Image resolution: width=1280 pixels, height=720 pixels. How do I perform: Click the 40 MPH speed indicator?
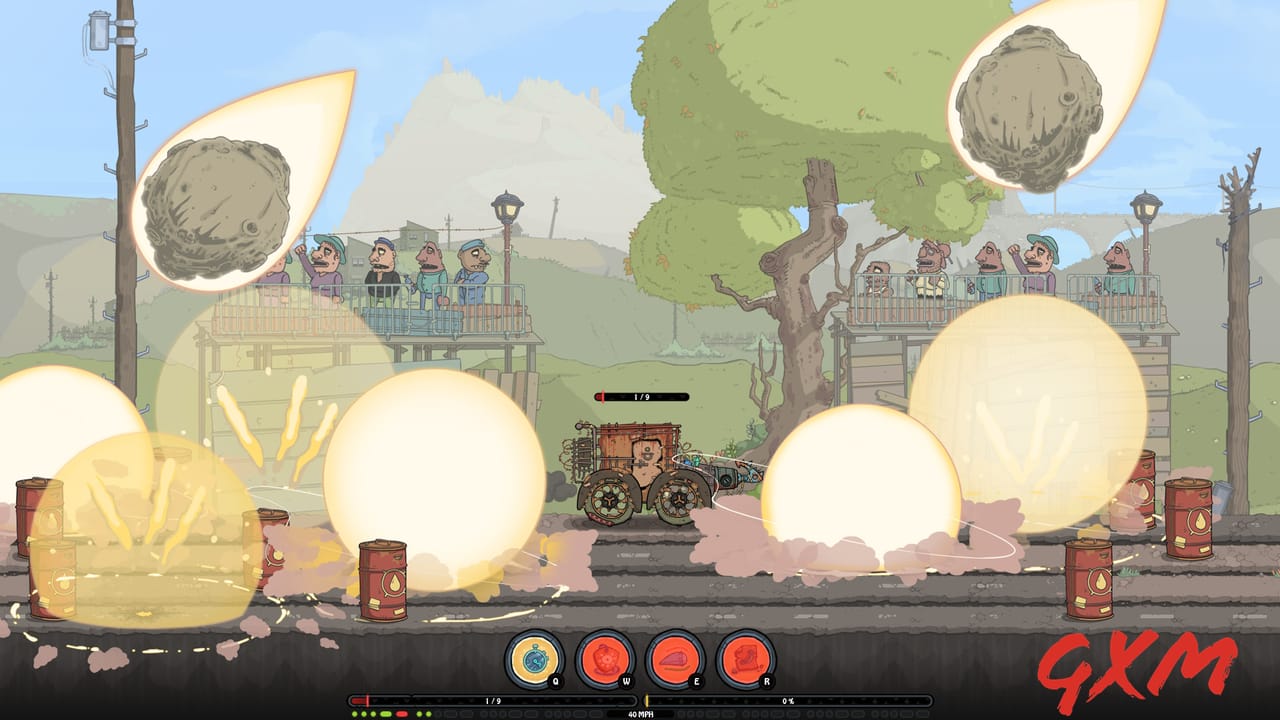point(640,714)
